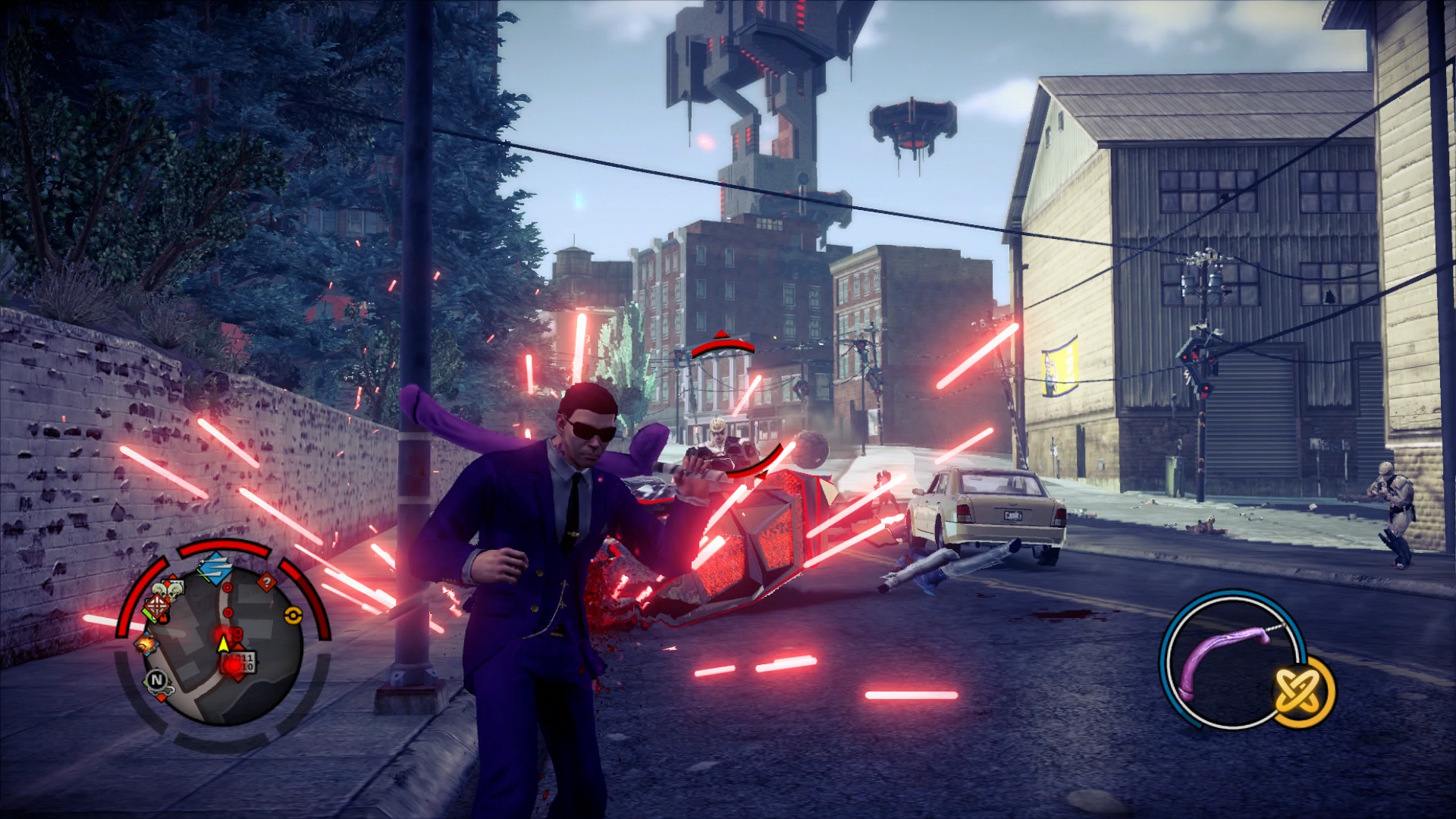Click the circular minimap
The height and width of the screenshot is (819, 1456).
[224, 645]
